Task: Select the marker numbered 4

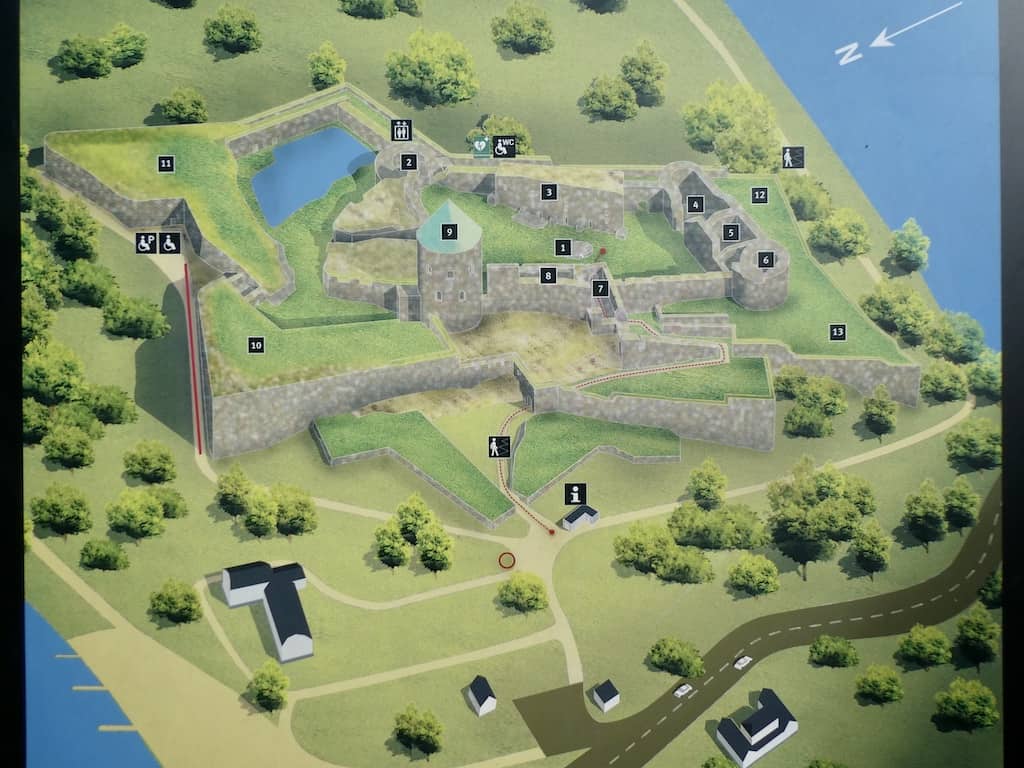Action: pyautogui.click(x=696, y=205)
